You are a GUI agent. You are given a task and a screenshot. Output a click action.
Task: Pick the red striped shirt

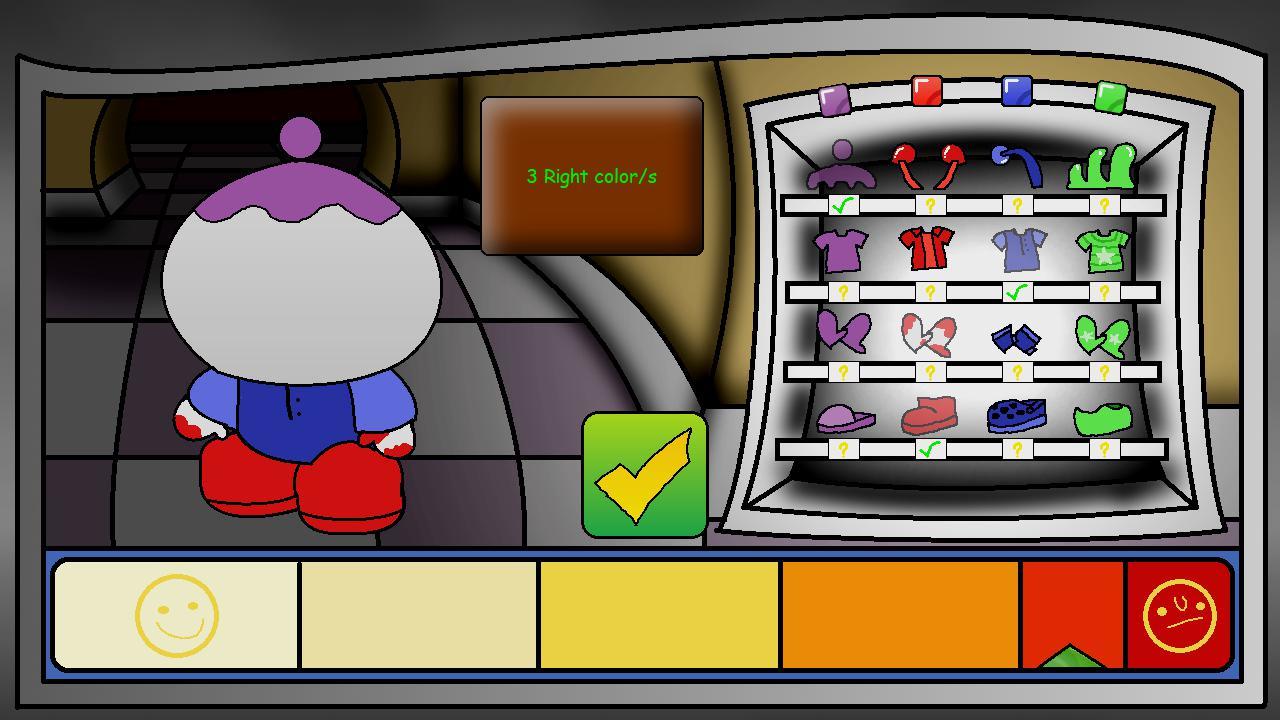(x=925, y=248)
